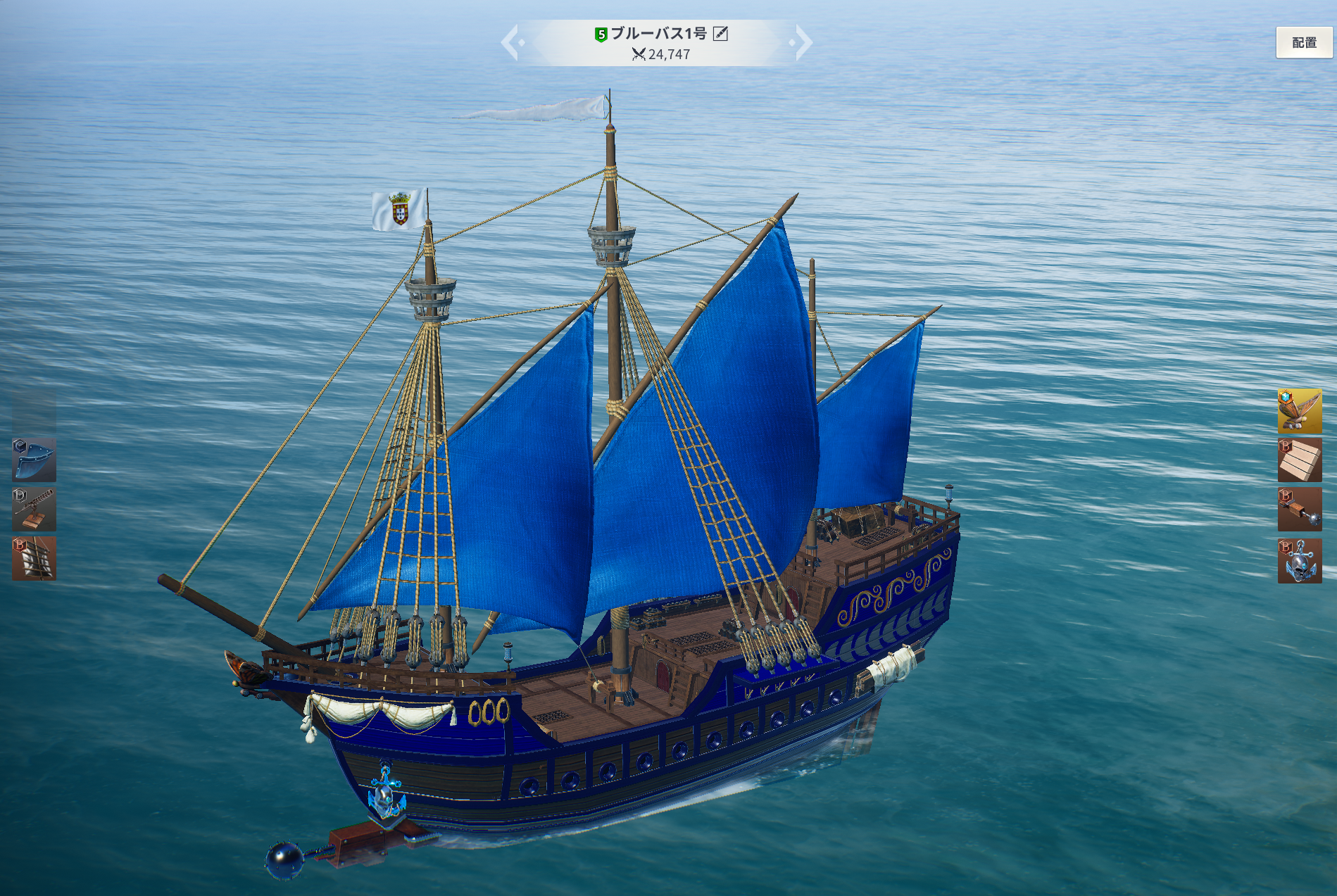Choose the B-grade sail equipment slot
The image size is (1337, 896).
(34, 558)
